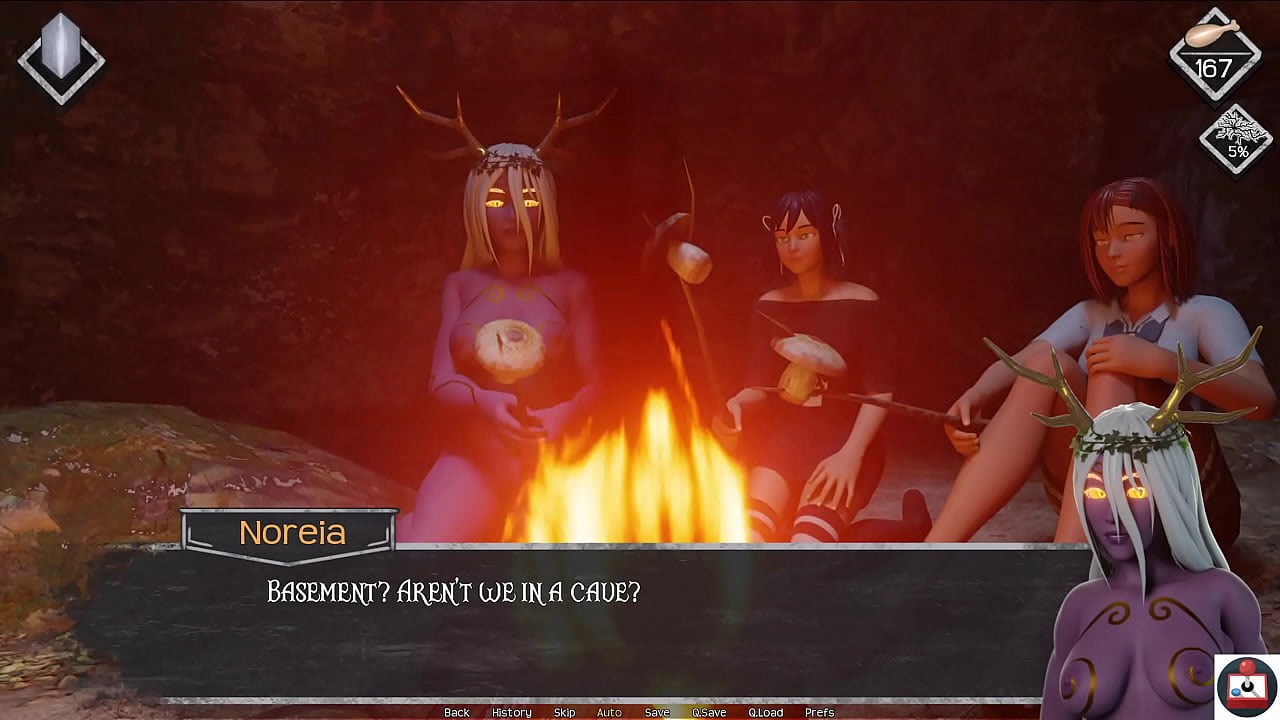Open the dialogue History log
The image size is (1280, 720).
511,712
